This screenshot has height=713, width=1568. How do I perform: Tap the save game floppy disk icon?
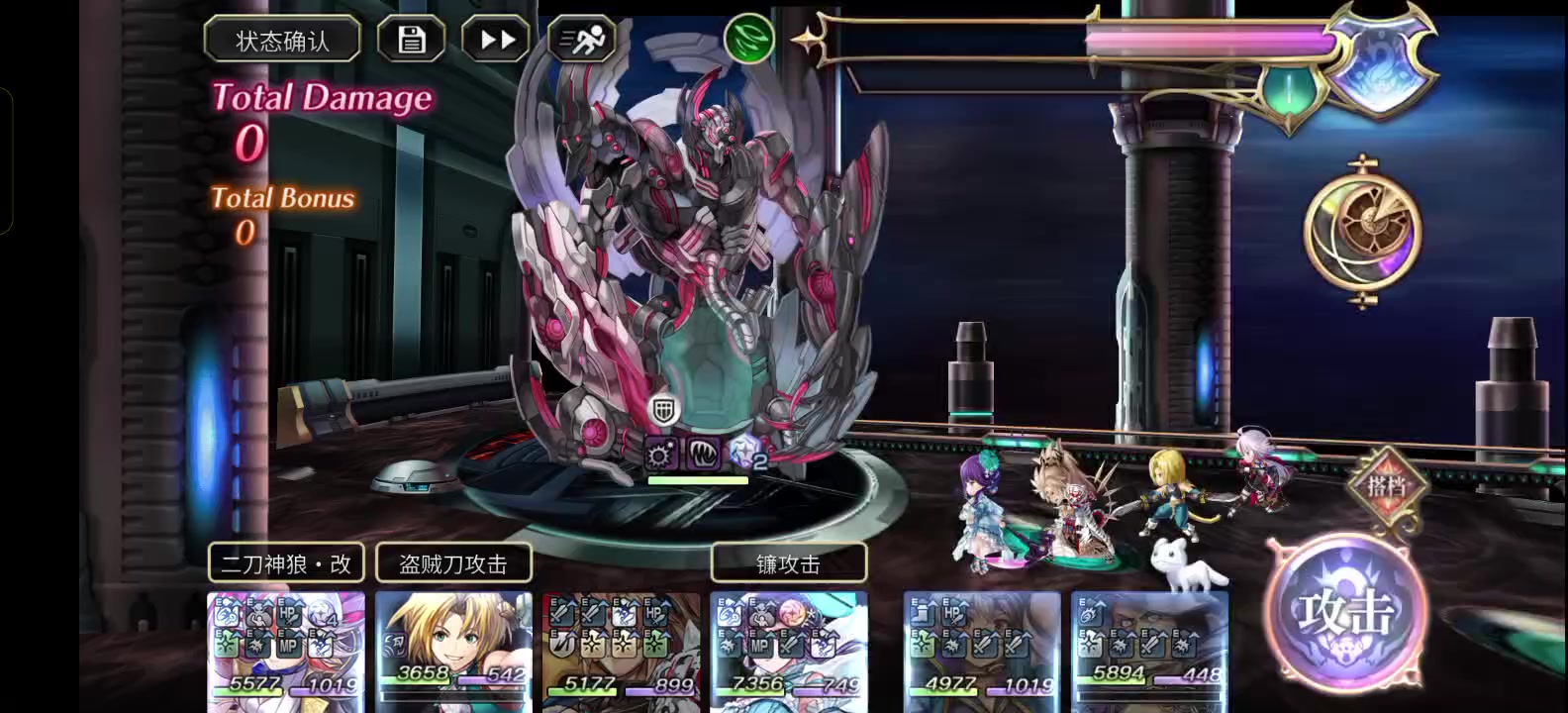click(x=412, y=38)
